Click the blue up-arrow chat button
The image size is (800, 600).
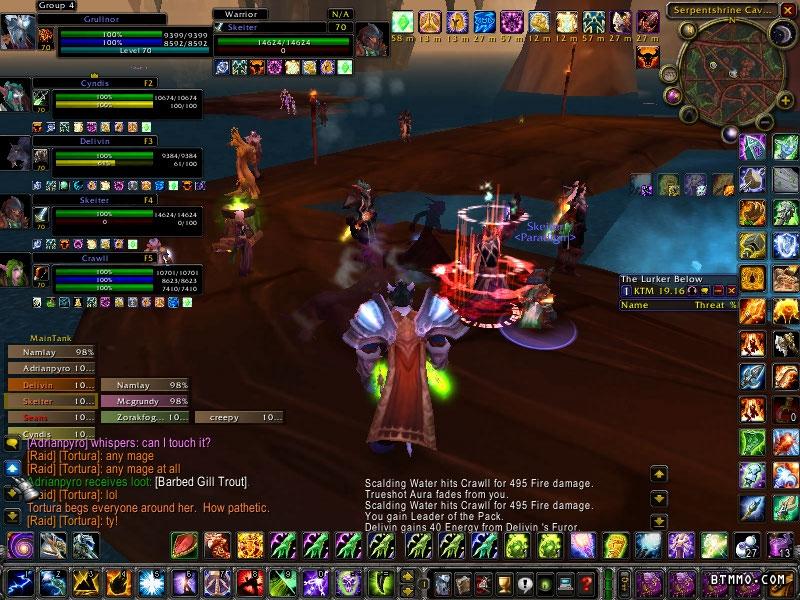tap(13, 467)
